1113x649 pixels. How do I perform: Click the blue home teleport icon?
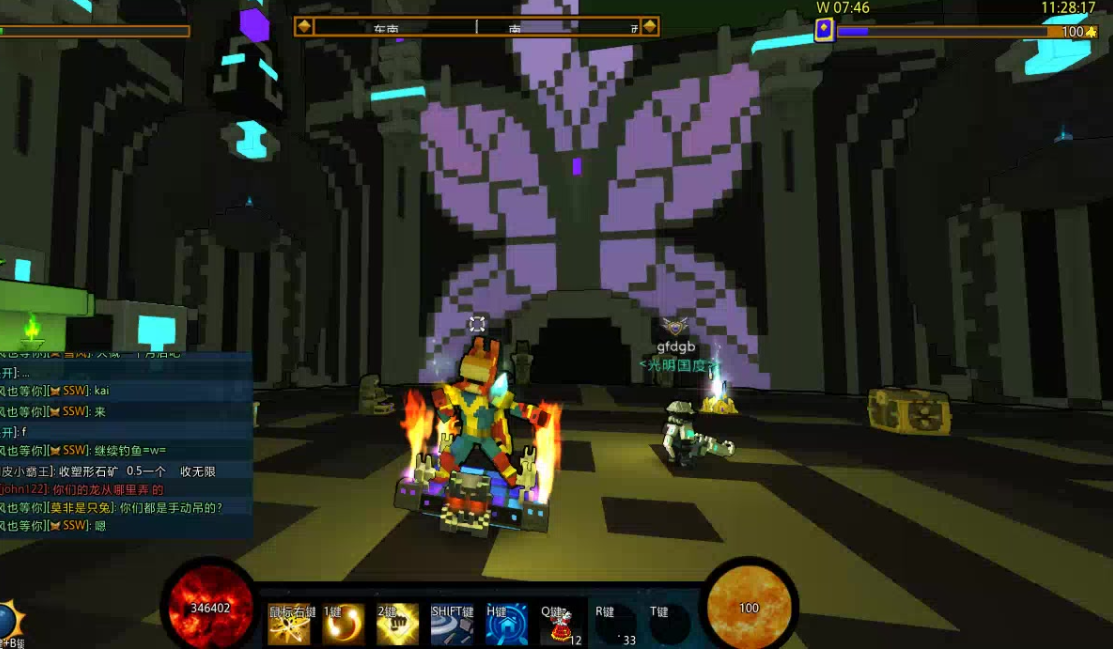(506, 625)
